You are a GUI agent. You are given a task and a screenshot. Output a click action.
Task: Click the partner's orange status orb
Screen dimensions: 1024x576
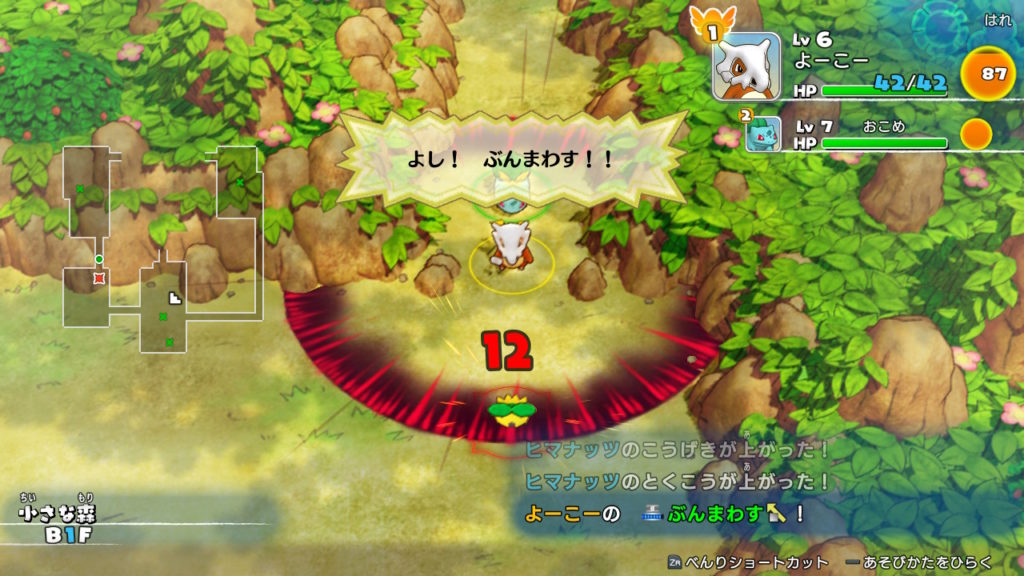[976, 133]
